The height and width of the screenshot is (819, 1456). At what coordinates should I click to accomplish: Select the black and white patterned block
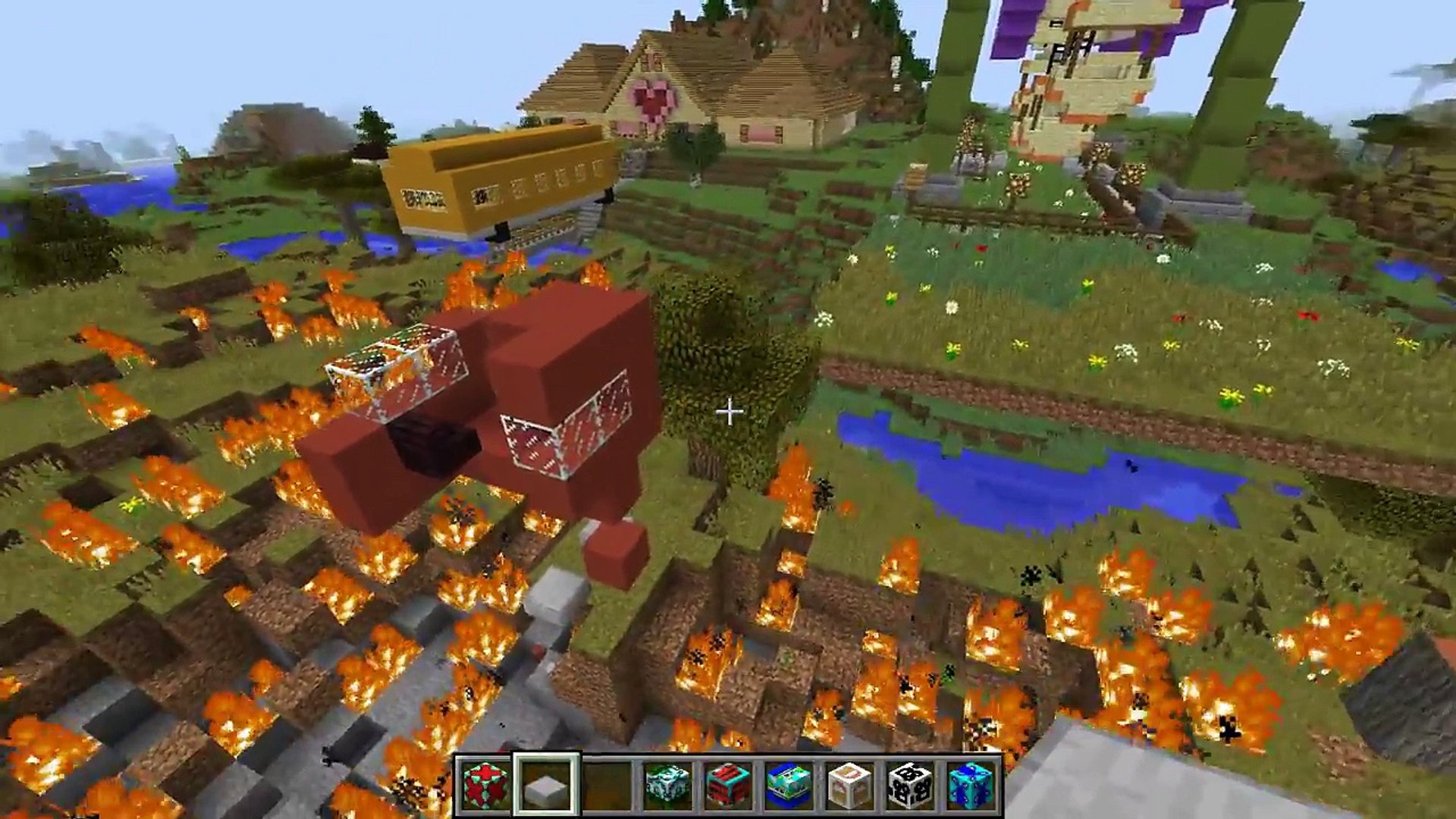[910, 784]
